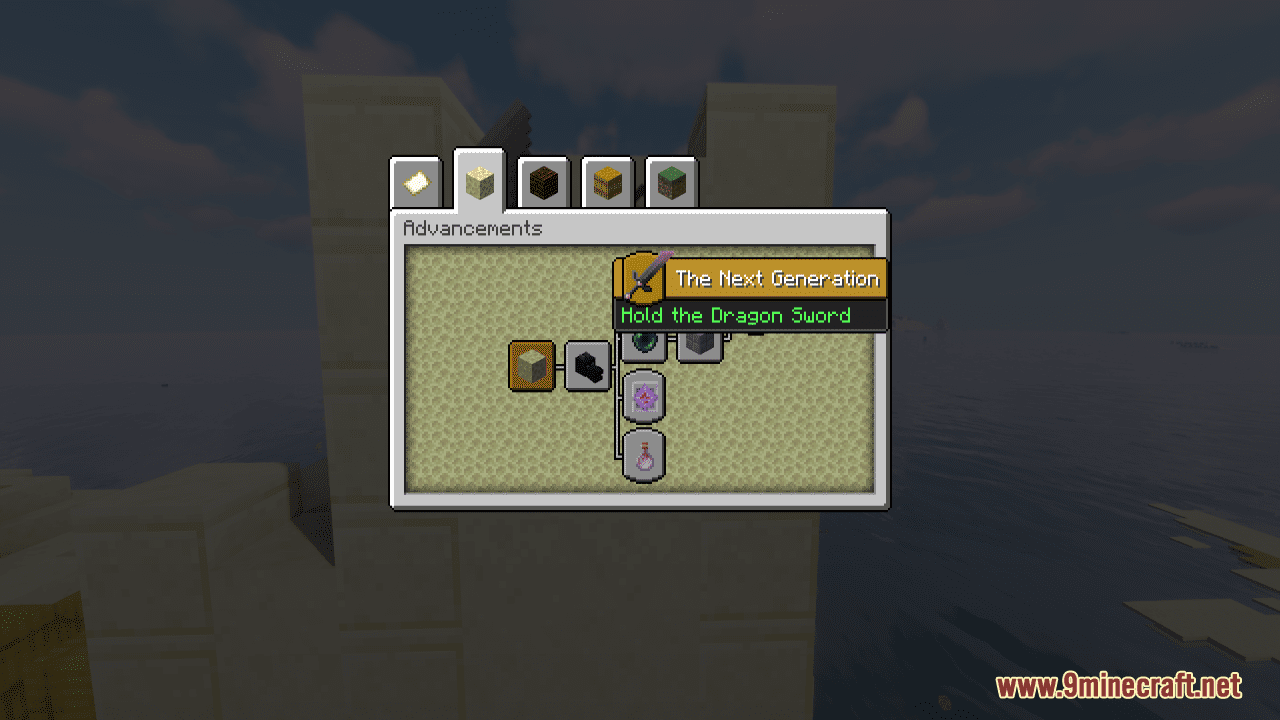Select the honeycomb block tab icon

607,182
